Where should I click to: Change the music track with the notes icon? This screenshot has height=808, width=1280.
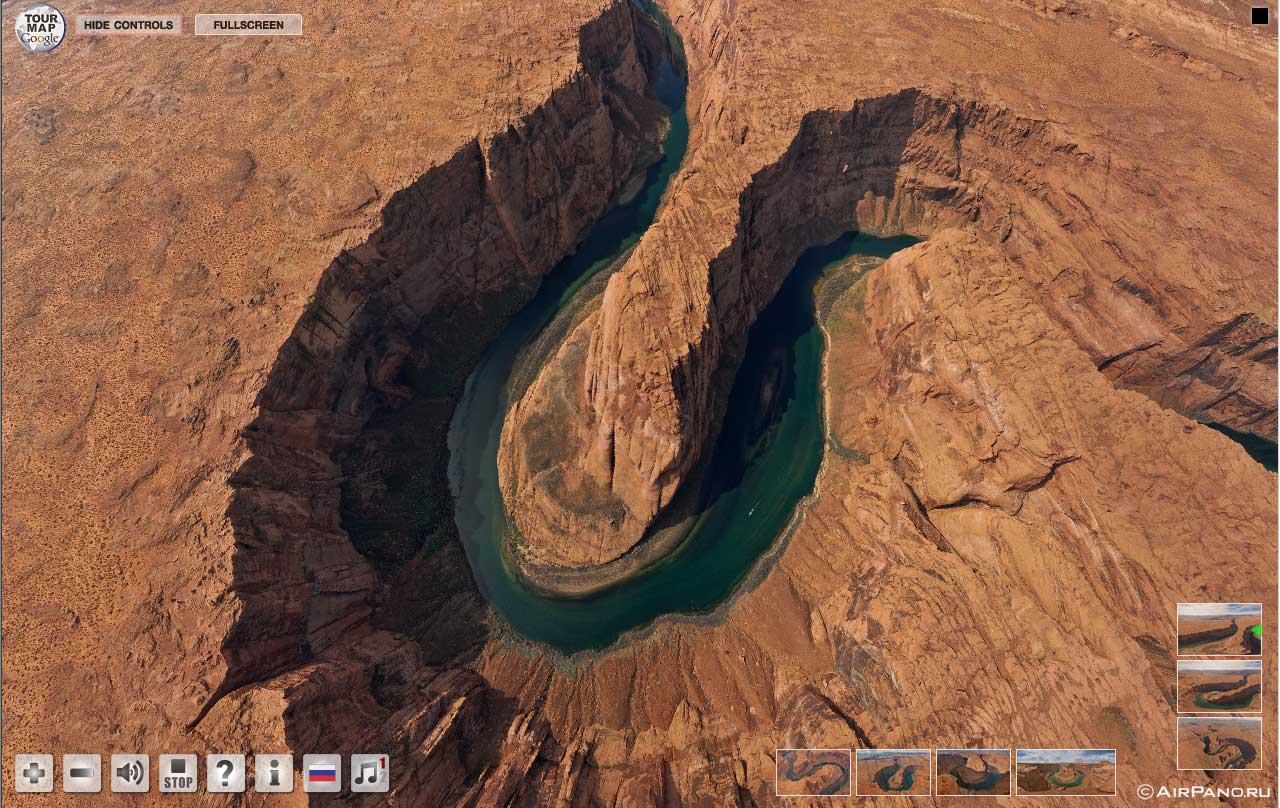coord(370,773)
